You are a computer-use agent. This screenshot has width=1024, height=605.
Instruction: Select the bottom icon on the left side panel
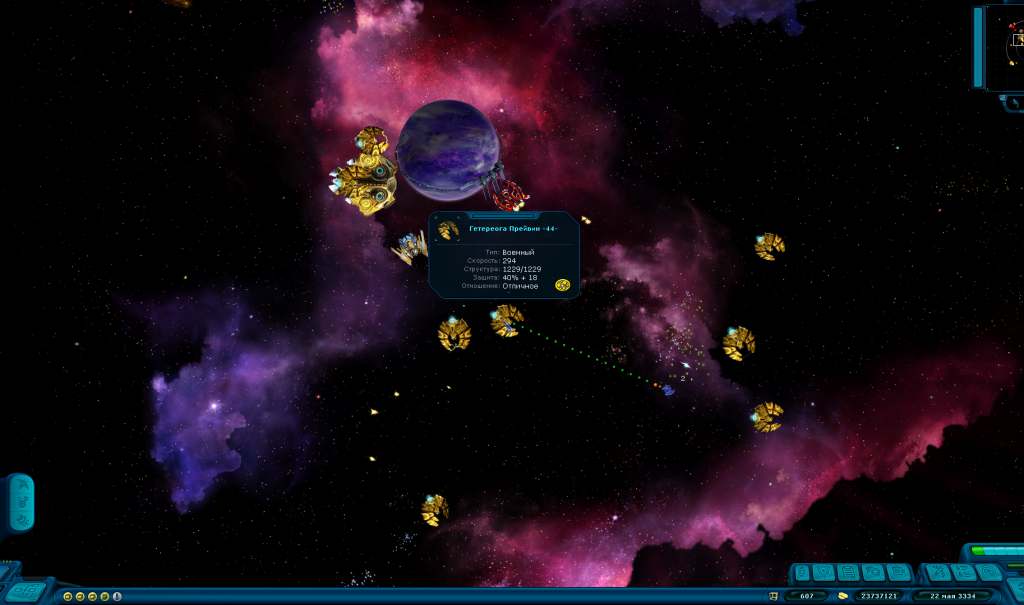[x=21, y=519]
